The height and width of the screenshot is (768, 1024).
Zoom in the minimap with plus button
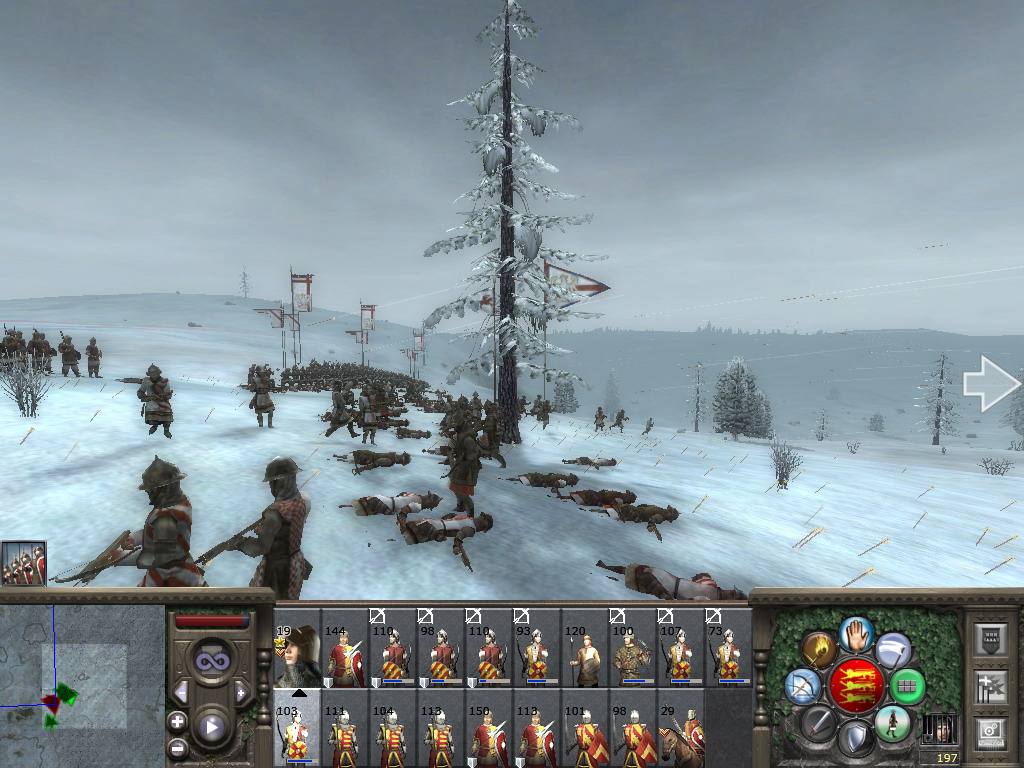click(177, 721)
